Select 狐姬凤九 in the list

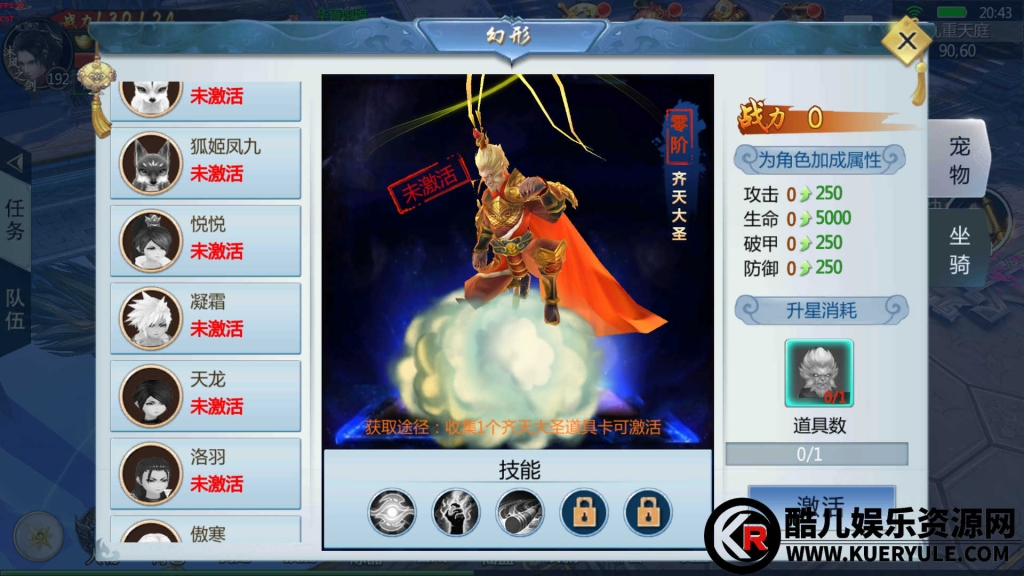click(205, 161)
